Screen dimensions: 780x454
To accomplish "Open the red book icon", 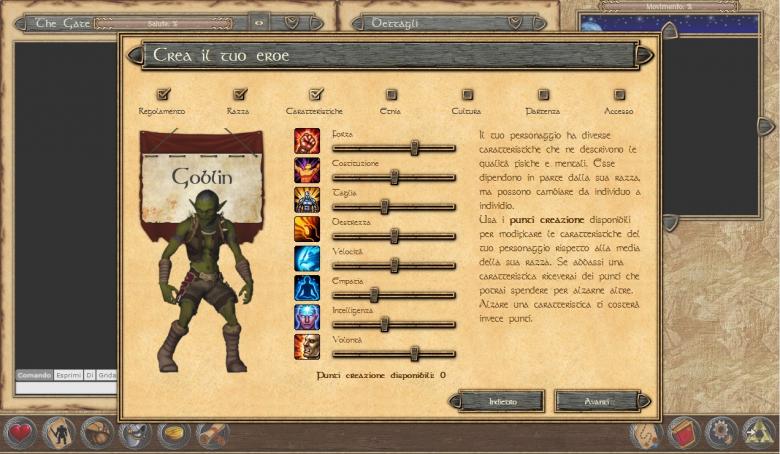I will pyautogui.click(x=683, y=433).
